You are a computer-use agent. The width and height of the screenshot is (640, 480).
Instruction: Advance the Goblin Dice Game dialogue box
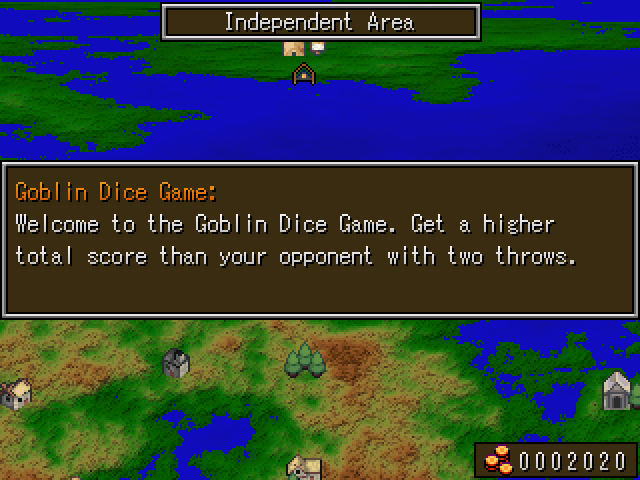click(x=319, y=240)
